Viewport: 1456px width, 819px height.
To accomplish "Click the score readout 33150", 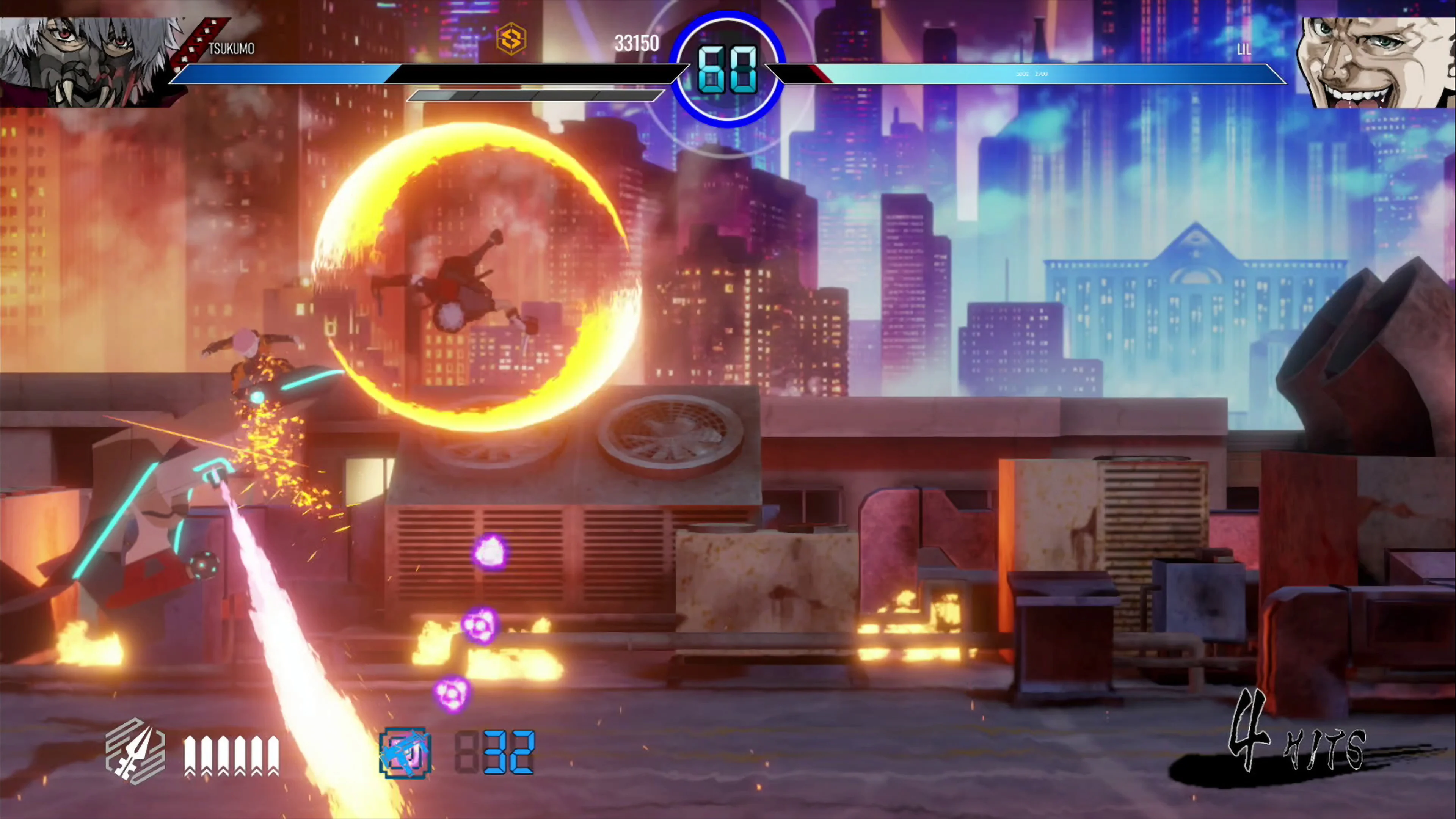I will [x=637, y=44].
